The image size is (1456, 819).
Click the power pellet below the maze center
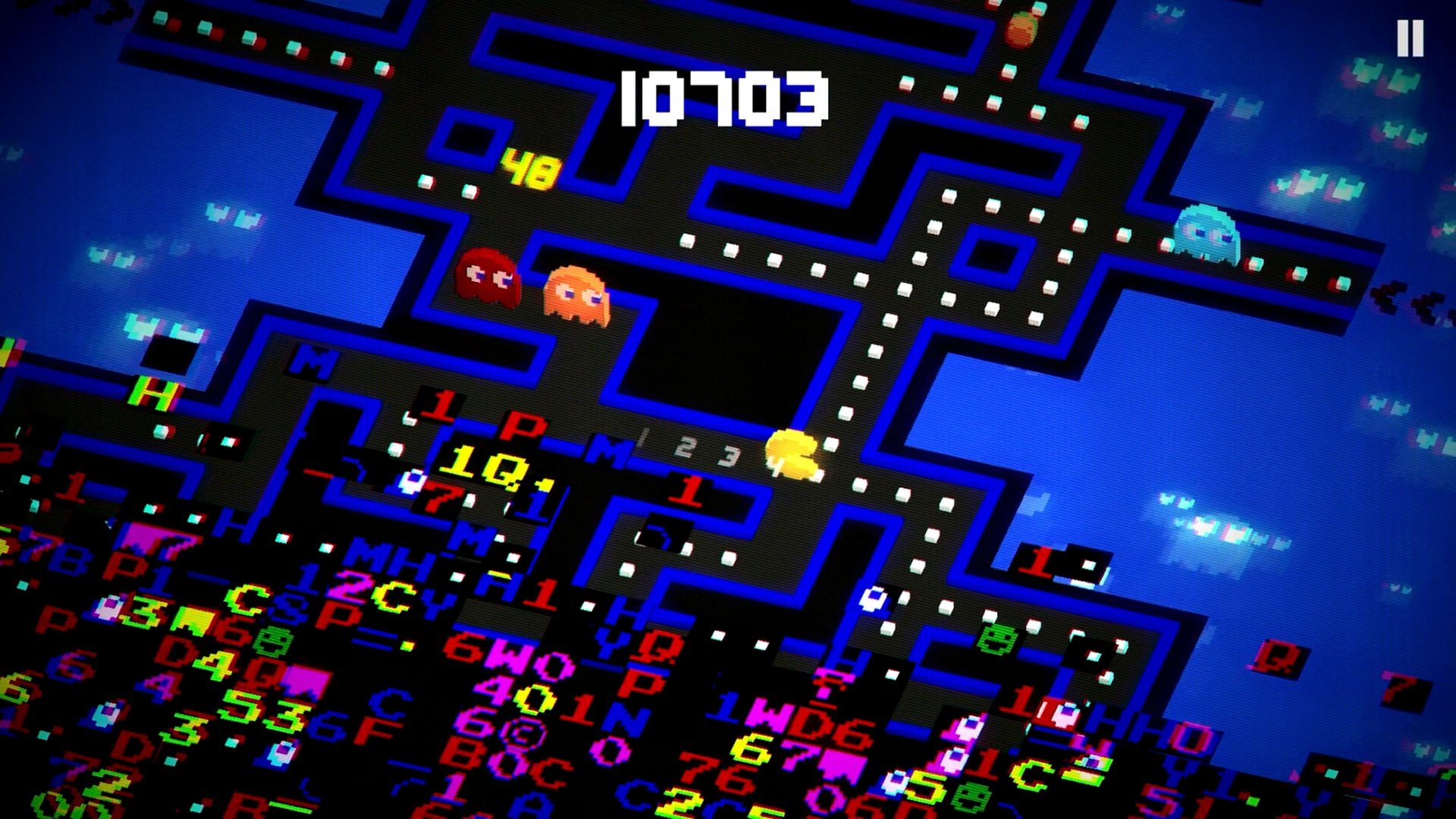point(874,599)
